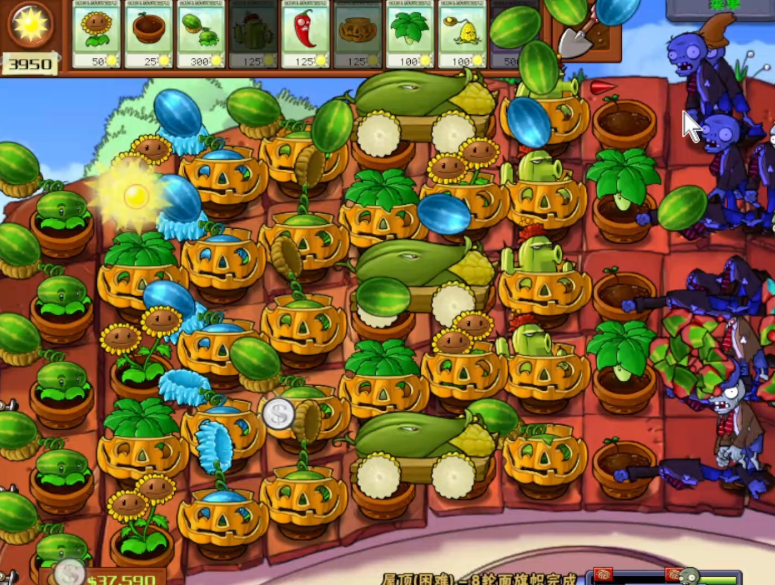Pick the Flower Pot seed packet
Viewport: 775px width, 585px height.
148,34
